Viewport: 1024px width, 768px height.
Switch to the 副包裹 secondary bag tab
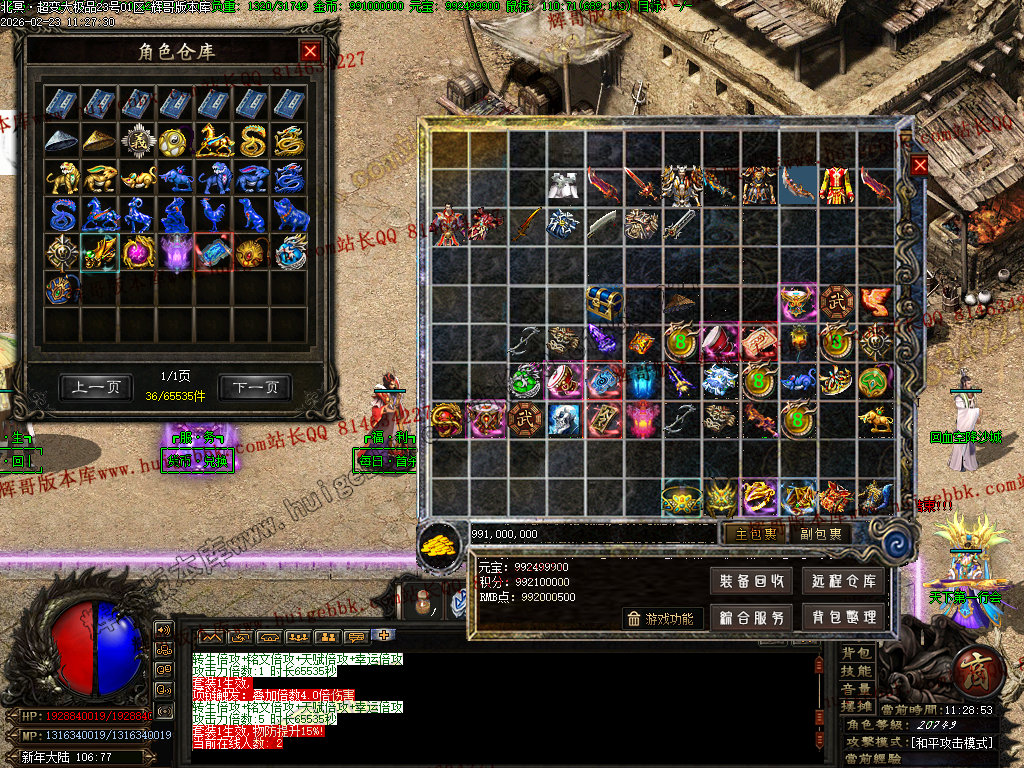pos(820,533)
